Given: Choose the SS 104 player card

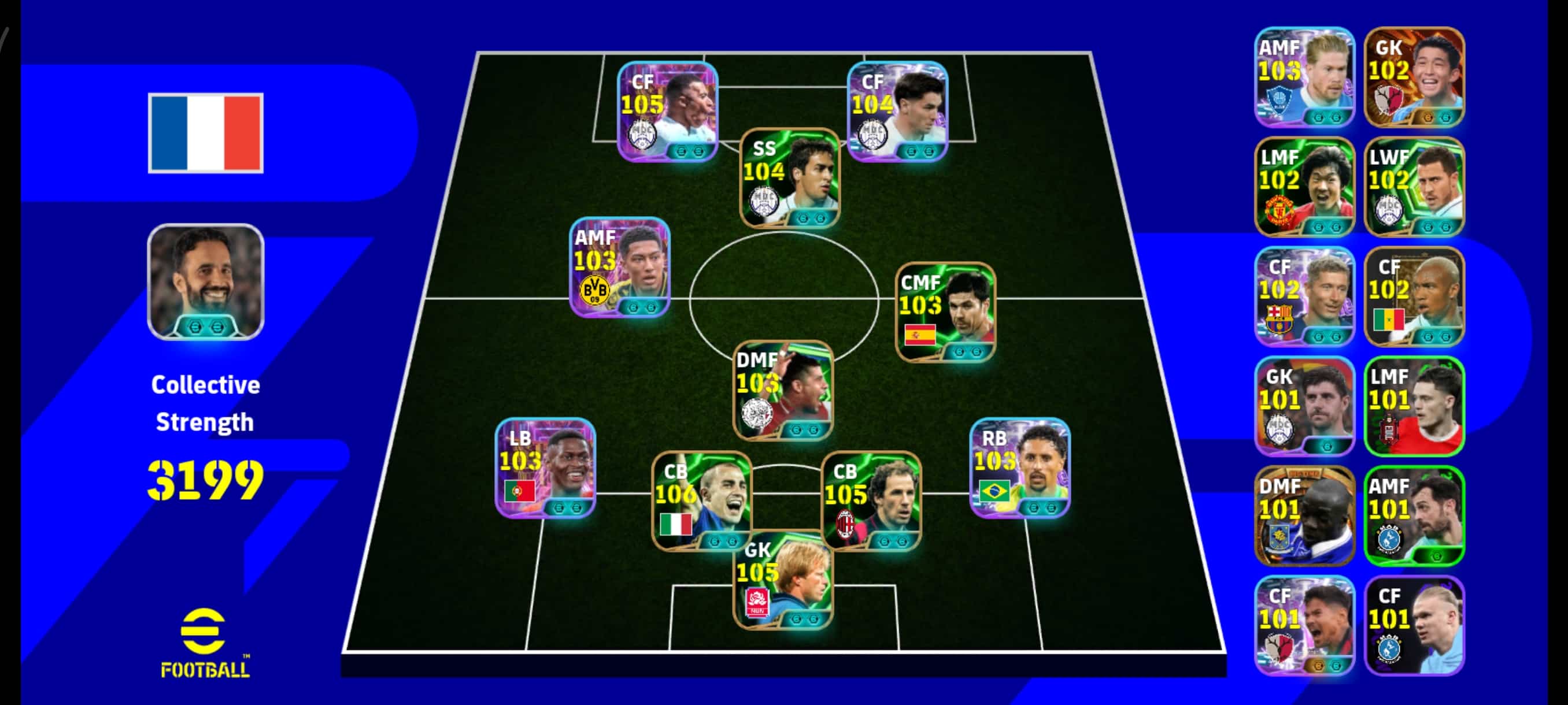Looking at the screenshot, I should click(789, 177).
